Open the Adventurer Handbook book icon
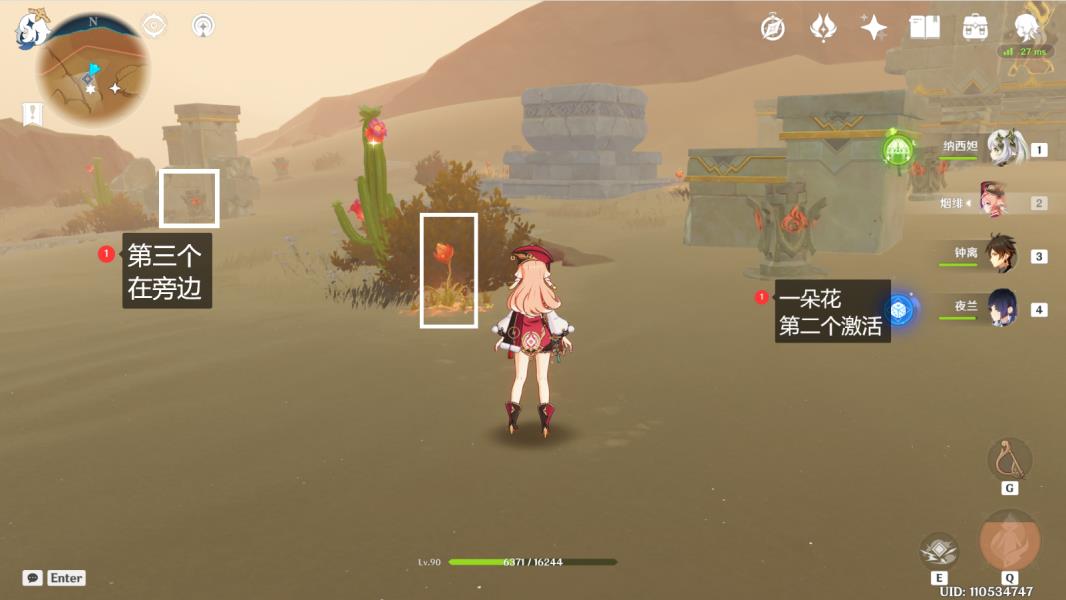The width and height of the screenshot is (1066, 600). pyautogui.click(x=924, y=28)
